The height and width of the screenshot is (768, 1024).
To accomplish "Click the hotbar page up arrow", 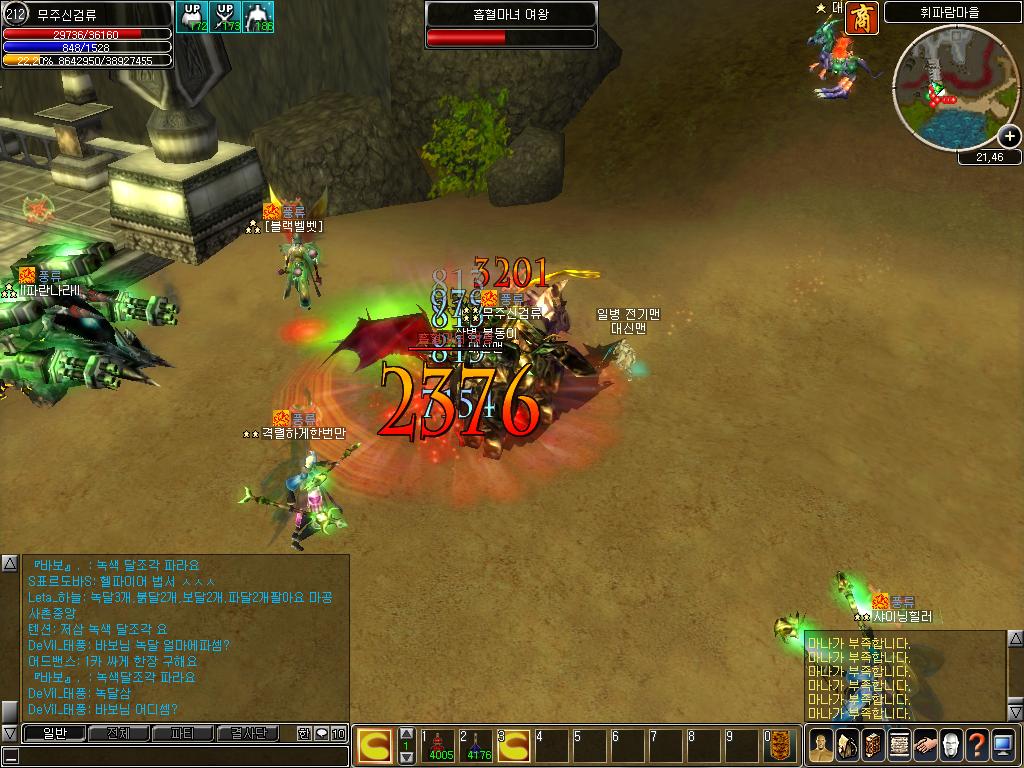I will pyautogui.click(x=406, y=734).
